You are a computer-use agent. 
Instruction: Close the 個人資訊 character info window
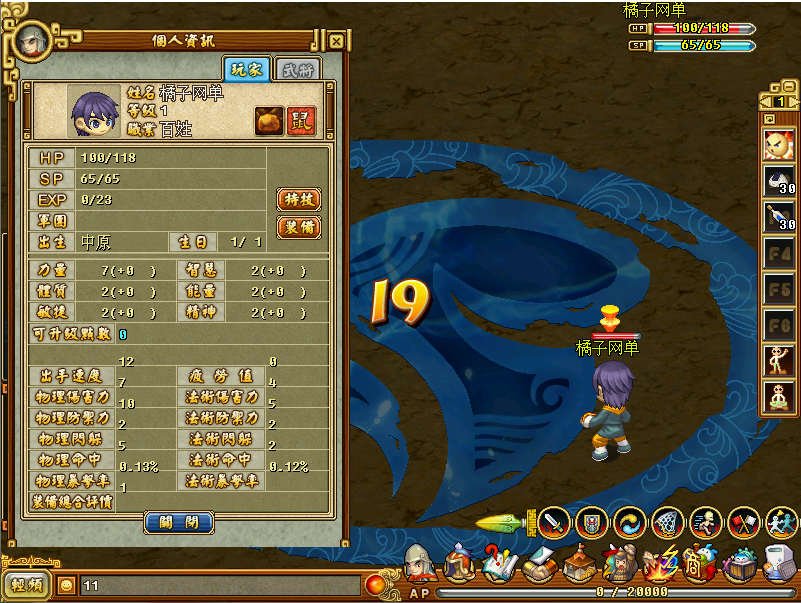(336, 41)
